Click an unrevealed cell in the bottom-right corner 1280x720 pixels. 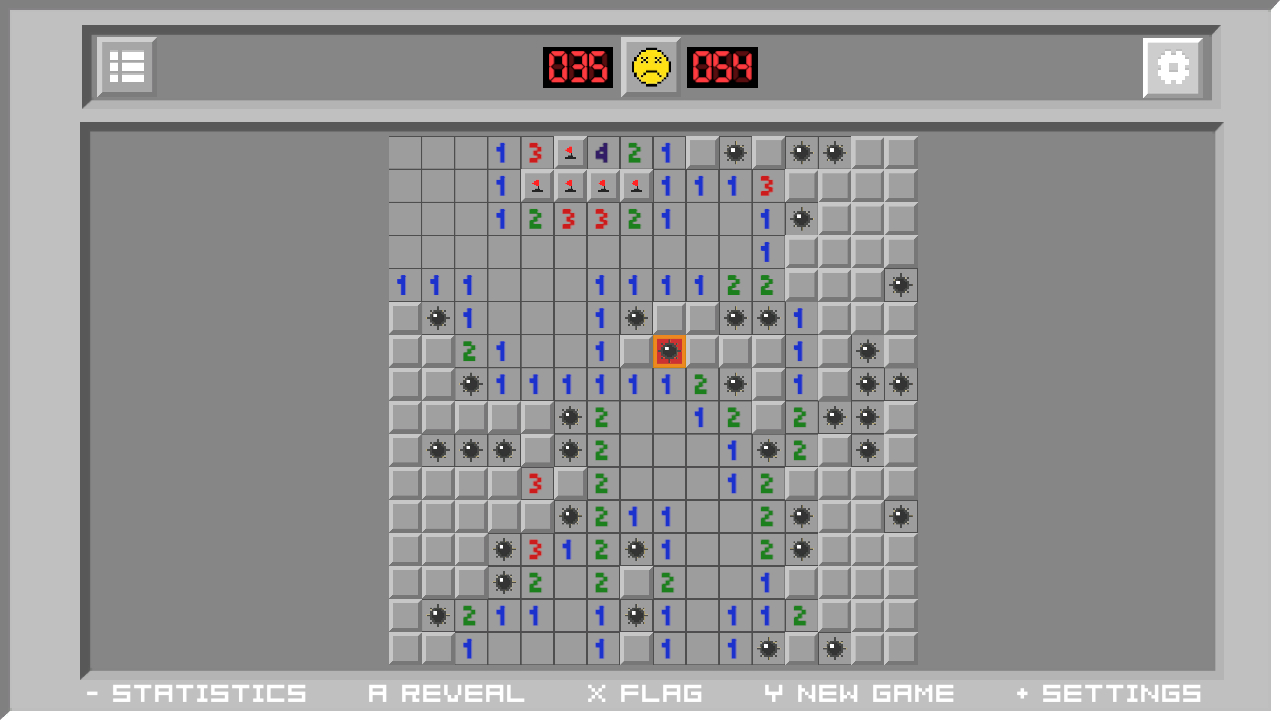900,648
